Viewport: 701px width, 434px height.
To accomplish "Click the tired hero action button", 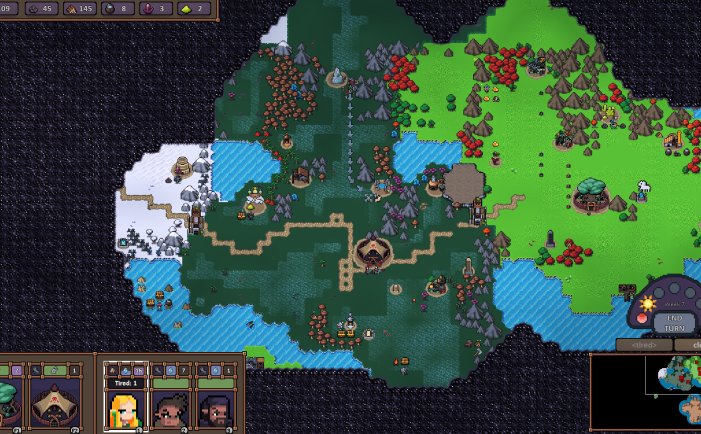I will [x=642, y=345].
